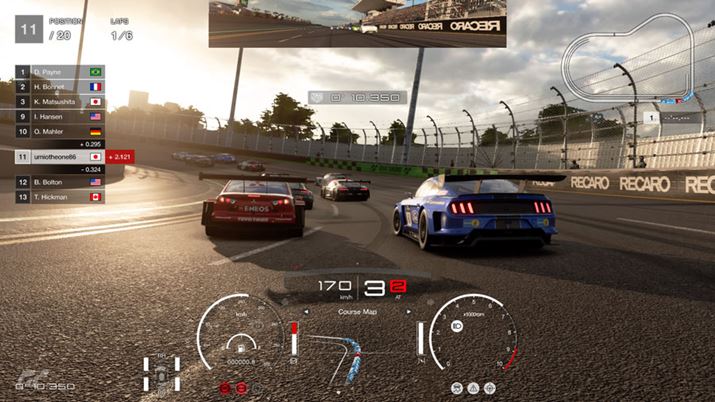Choose K. Matsushita in the standings list
This screenshot has width=715, height=402.
(x=60, y=102)
